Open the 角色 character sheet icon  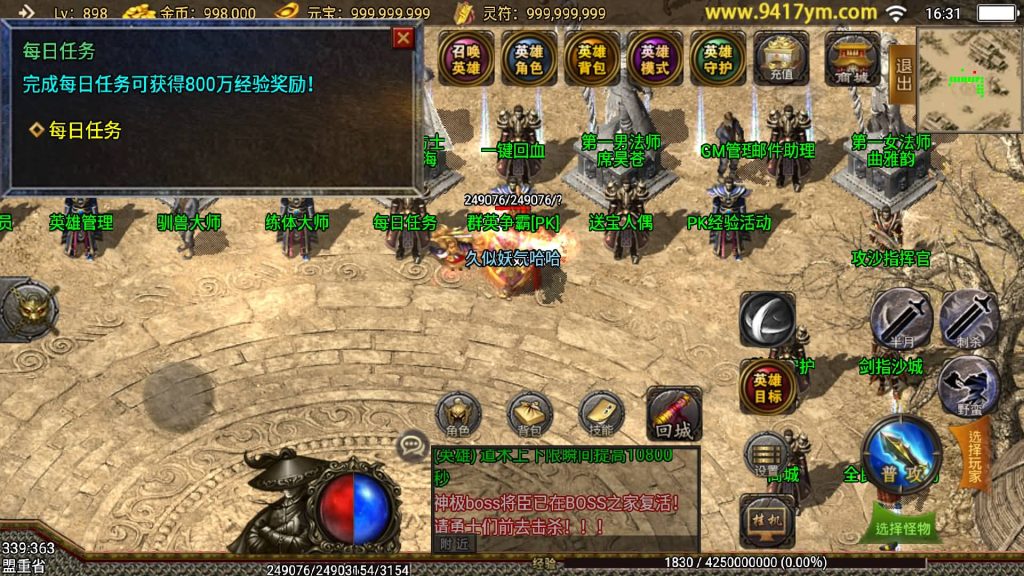point(458,414)
